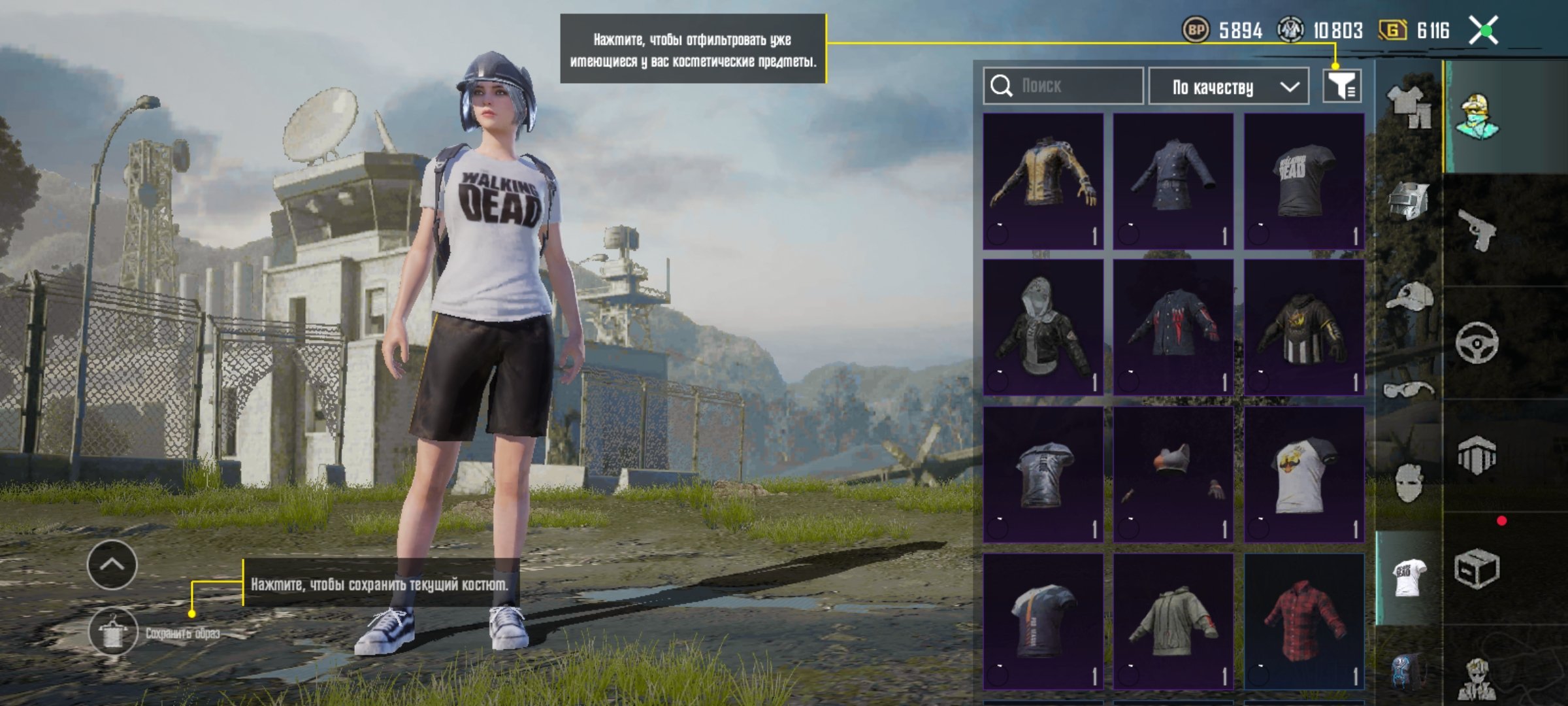Viewport: 1568px width, 706px height.
Task: Choose the olive green hoodie
Action: [1173, 621]
